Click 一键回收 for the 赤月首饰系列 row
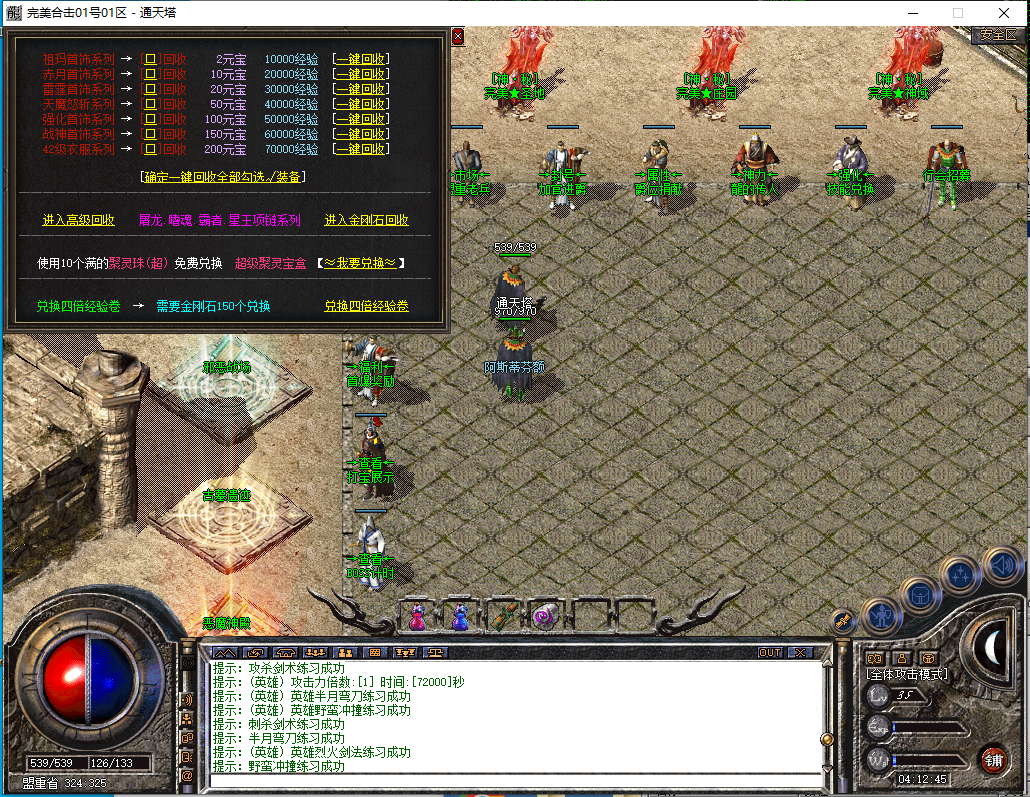 click(361, 74)
